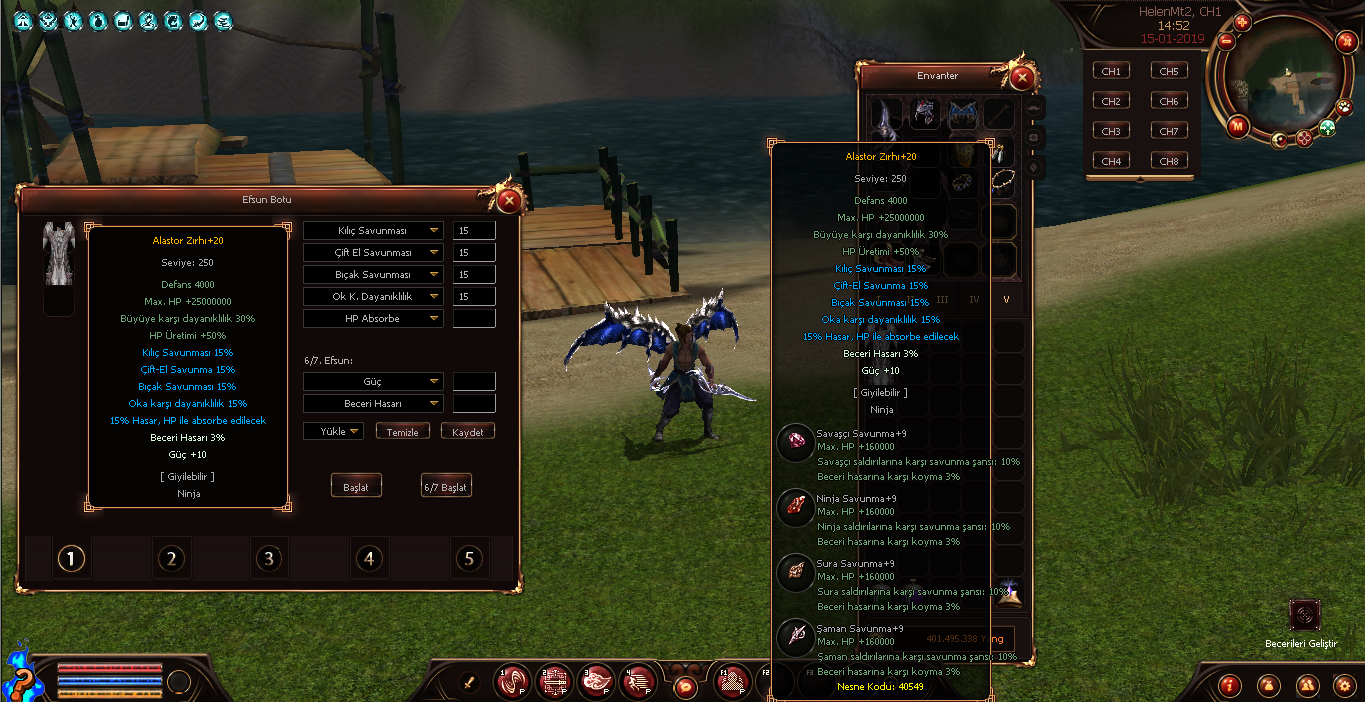Open the Becerileri Geliştir icon
The image size is (1365, 702).
coord(1304,616)
